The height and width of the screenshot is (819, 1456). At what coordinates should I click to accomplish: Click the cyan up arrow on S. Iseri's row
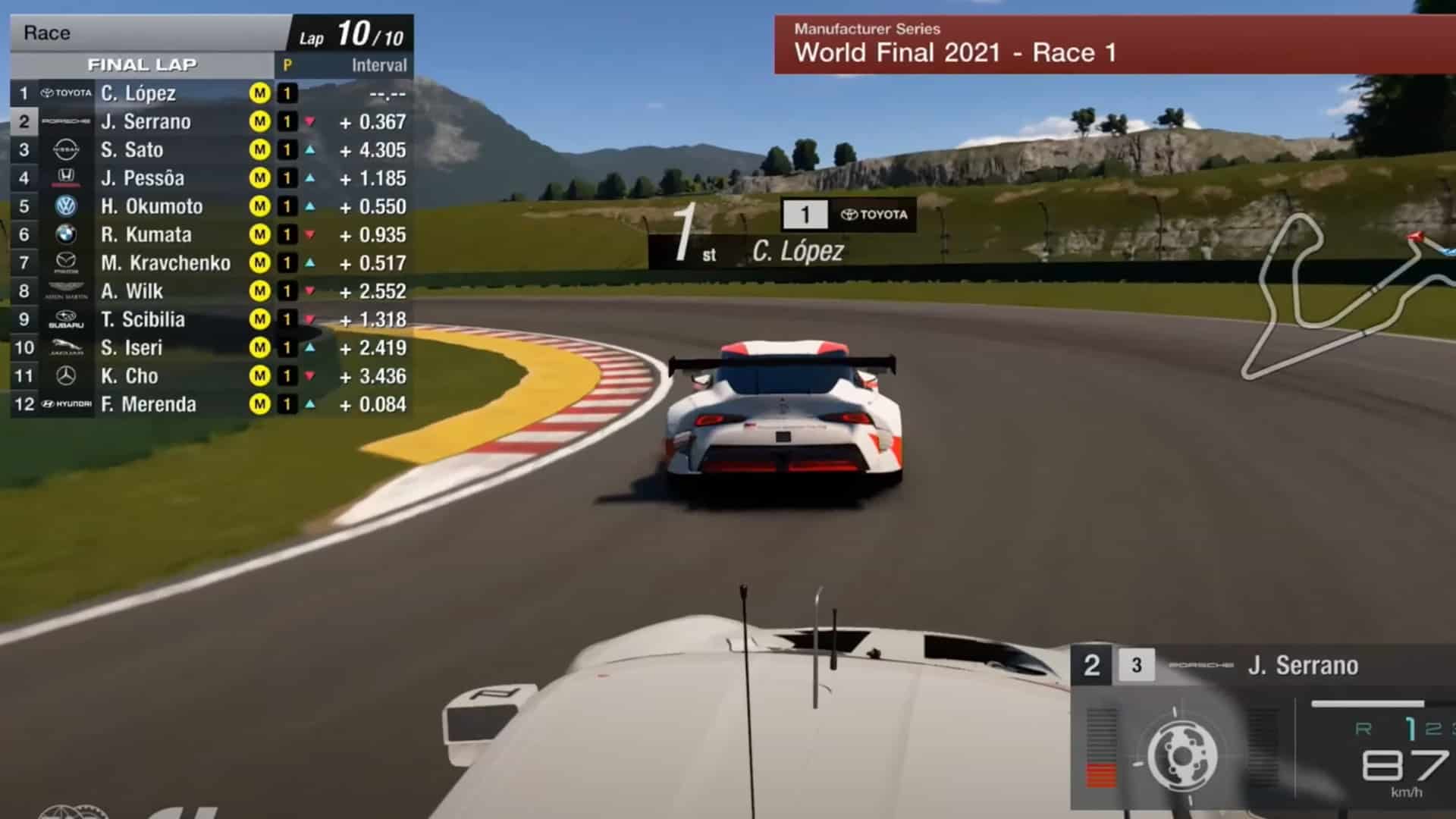309,347
